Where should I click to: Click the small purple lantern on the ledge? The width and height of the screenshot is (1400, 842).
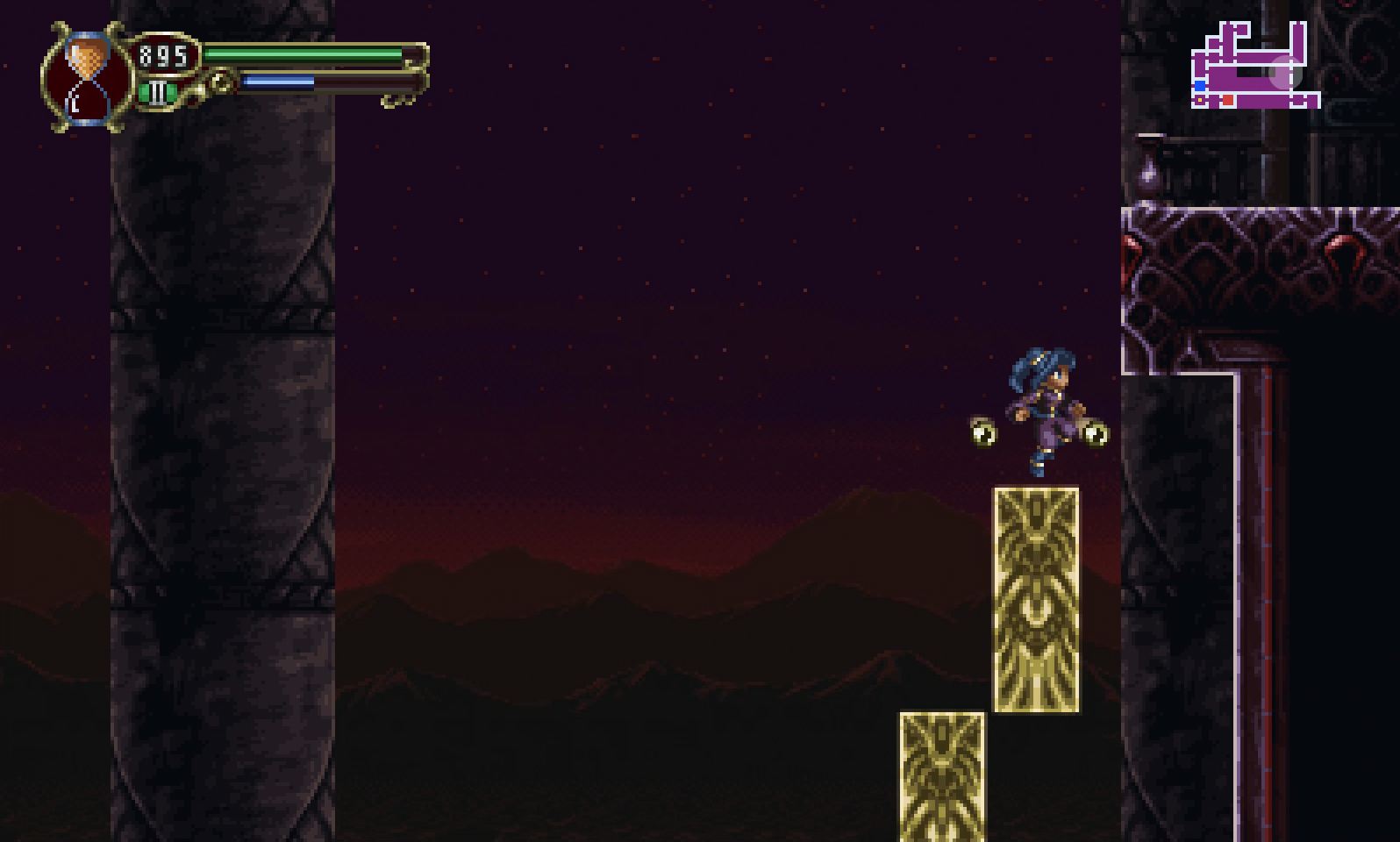1148,169
